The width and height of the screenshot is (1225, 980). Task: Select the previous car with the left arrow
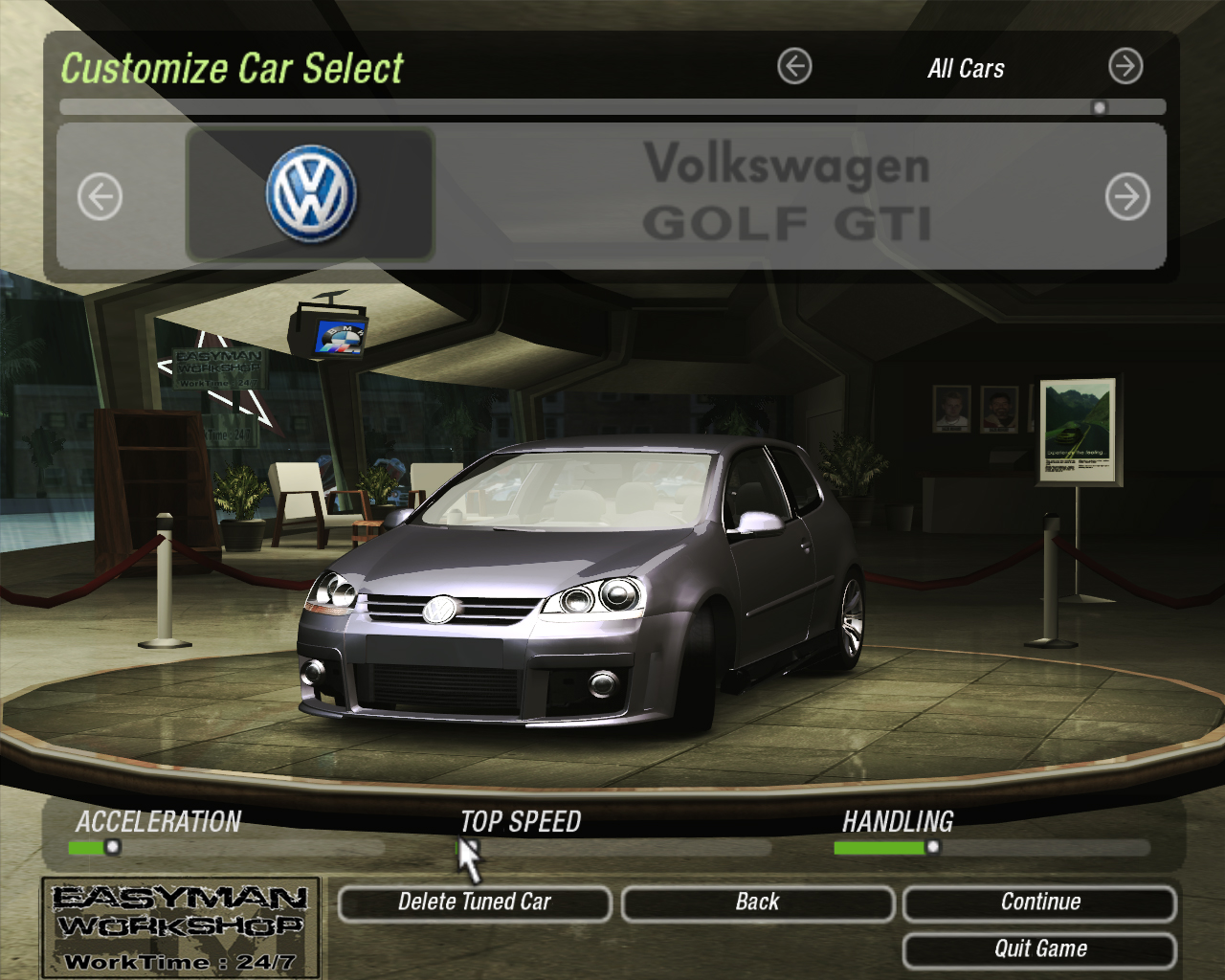tap(100, 195)
